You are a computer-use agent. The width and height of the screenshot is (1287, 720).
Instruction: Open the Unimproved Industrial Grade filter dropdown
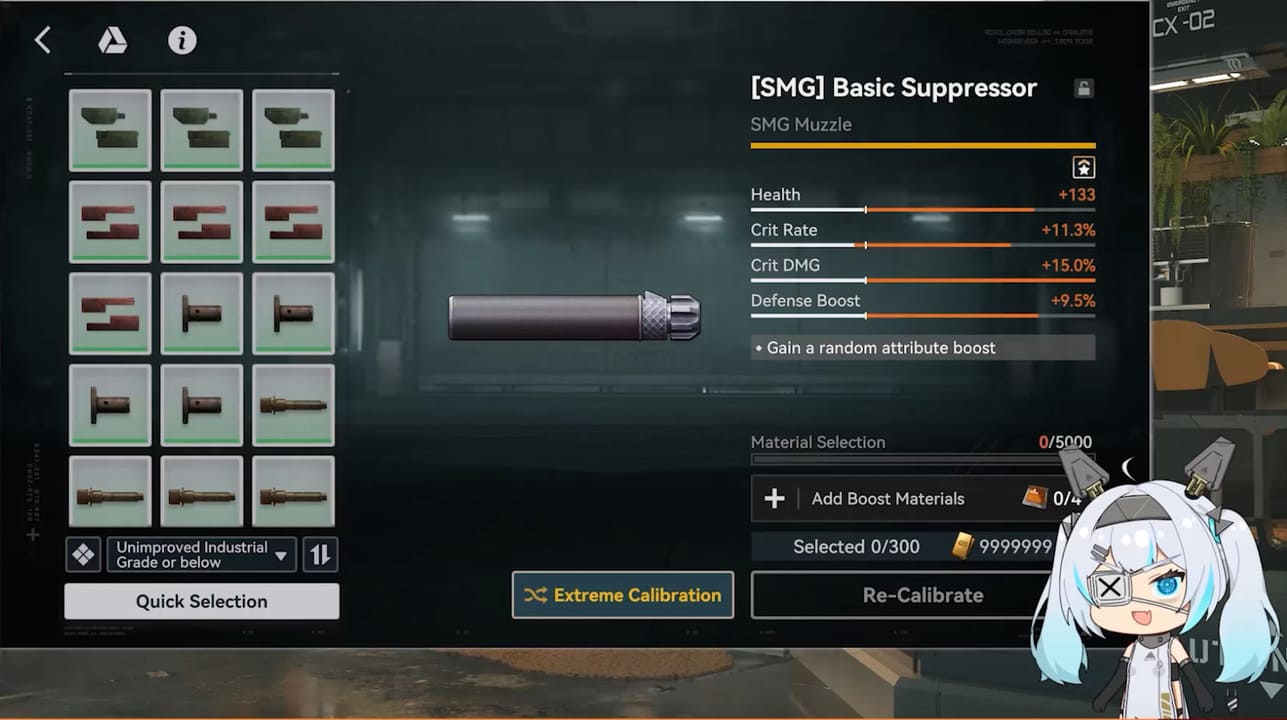(x=201, y=554)
